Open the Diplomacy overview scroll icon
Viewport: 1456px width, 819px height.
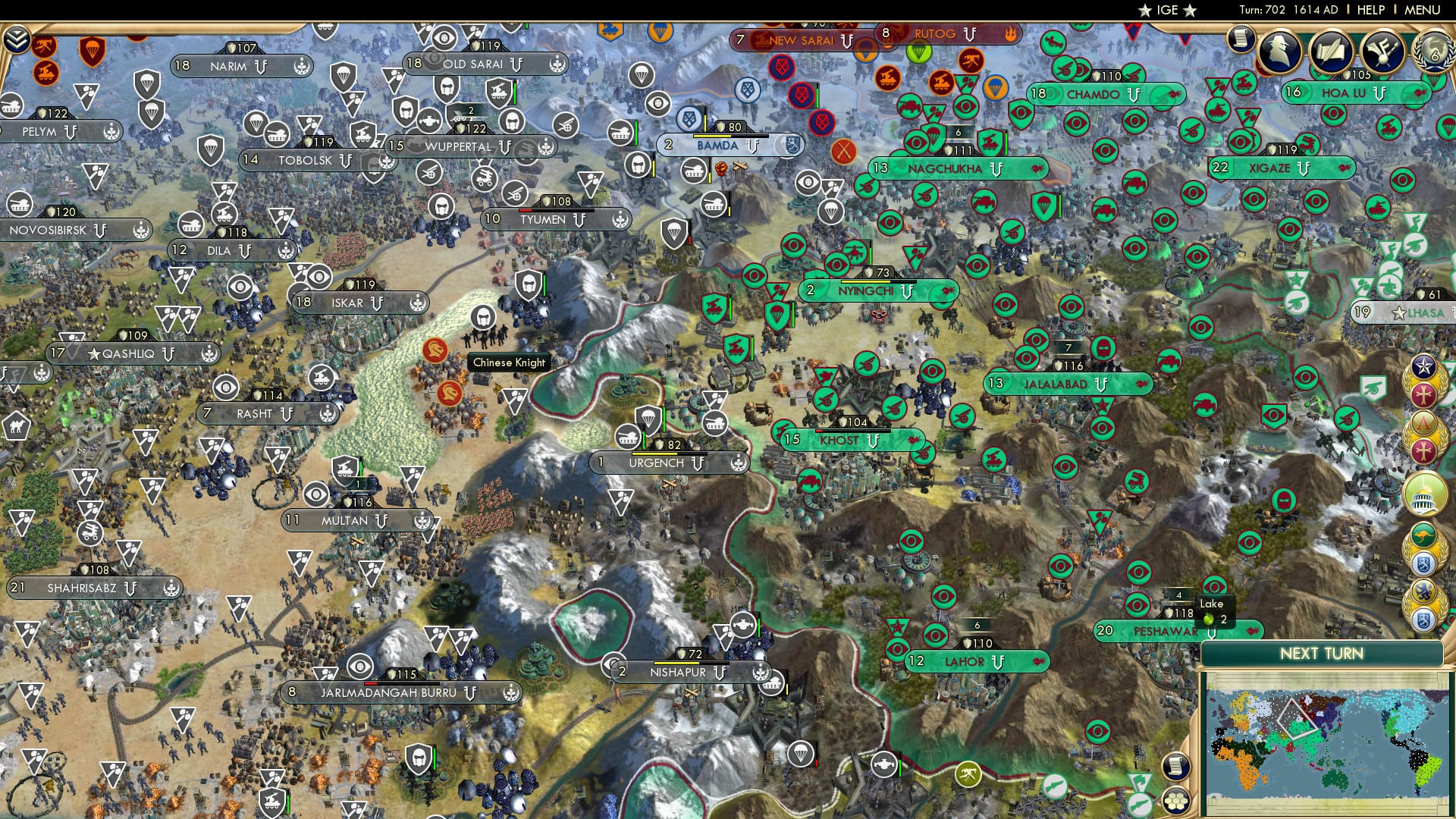[x=1332, y=51]
